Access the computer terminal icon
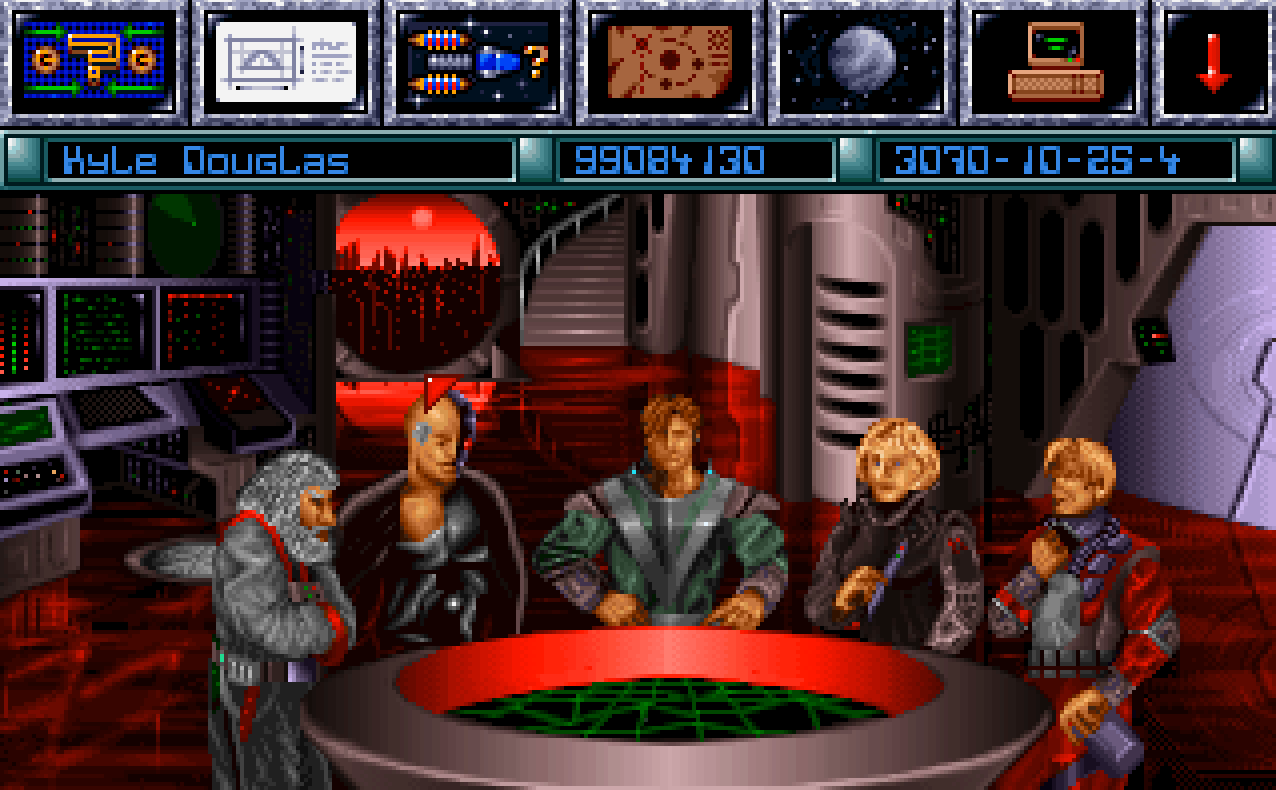Image resolution: width=1276 pixels, height=790 pixels. pyautogui.click(x=1054, y=60)
